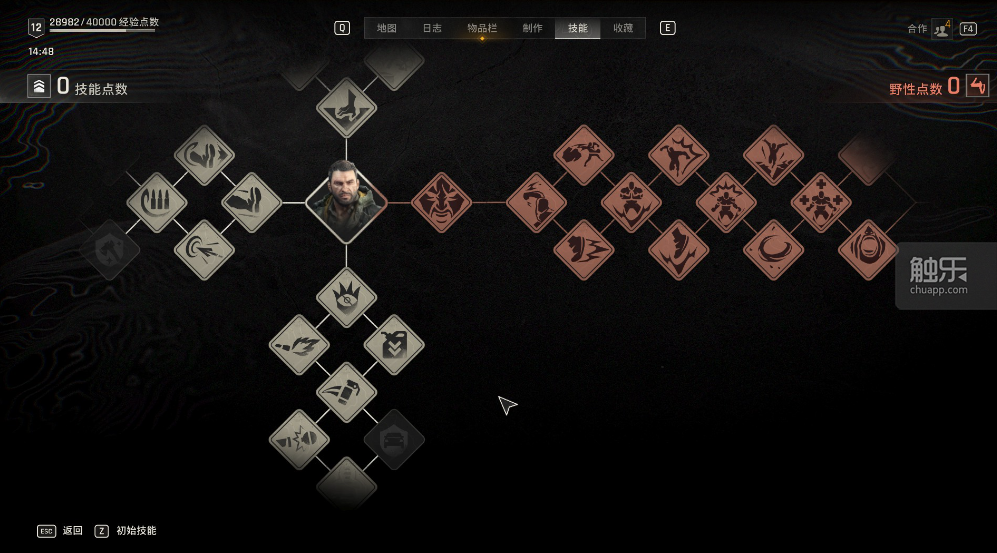Viewport: 997px width, 553px height.
Task: Choose the three bullets skill node
Action: (157, 202)
